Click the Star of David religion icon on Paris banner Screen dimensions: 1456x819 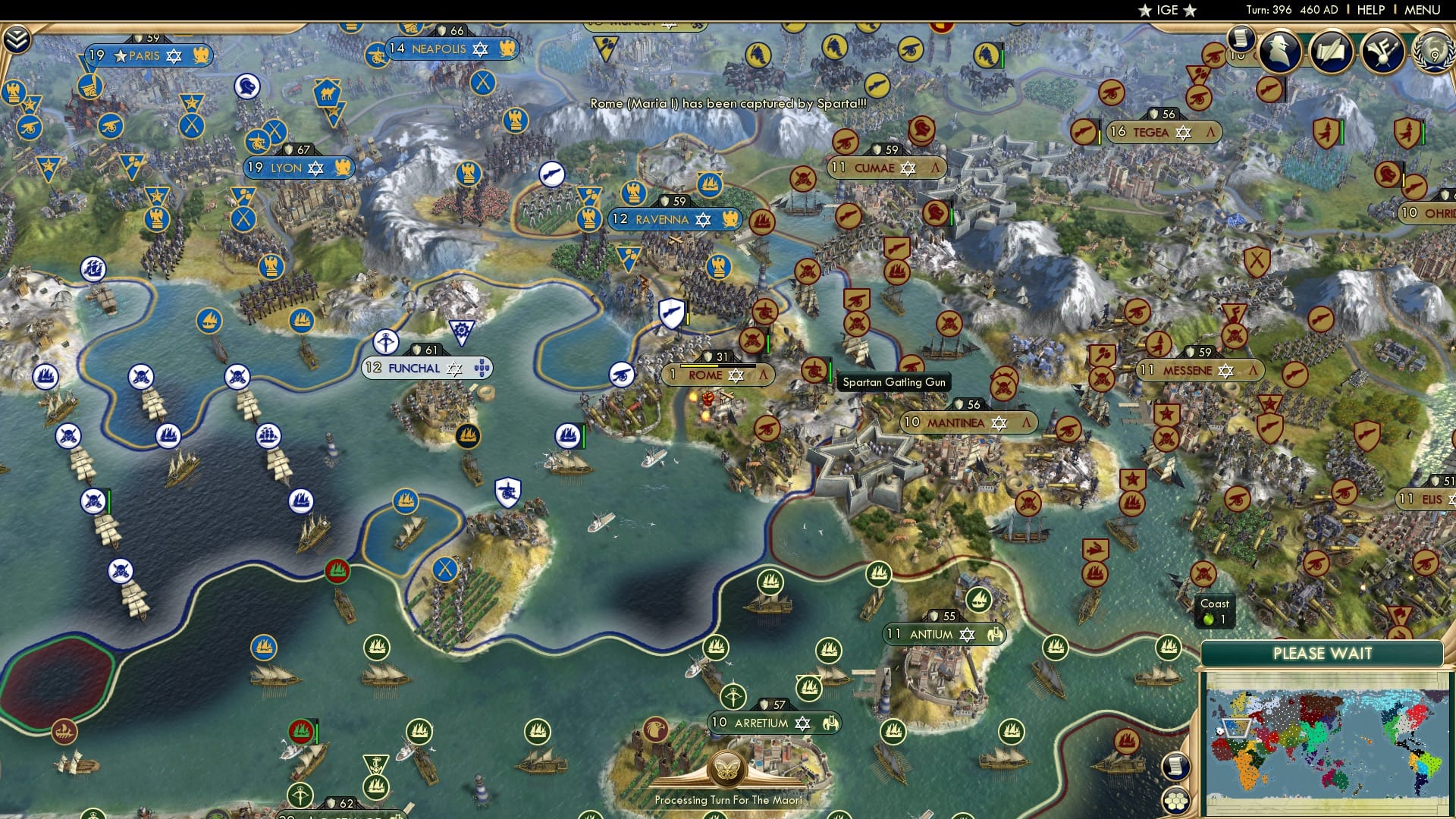(176, 55)
